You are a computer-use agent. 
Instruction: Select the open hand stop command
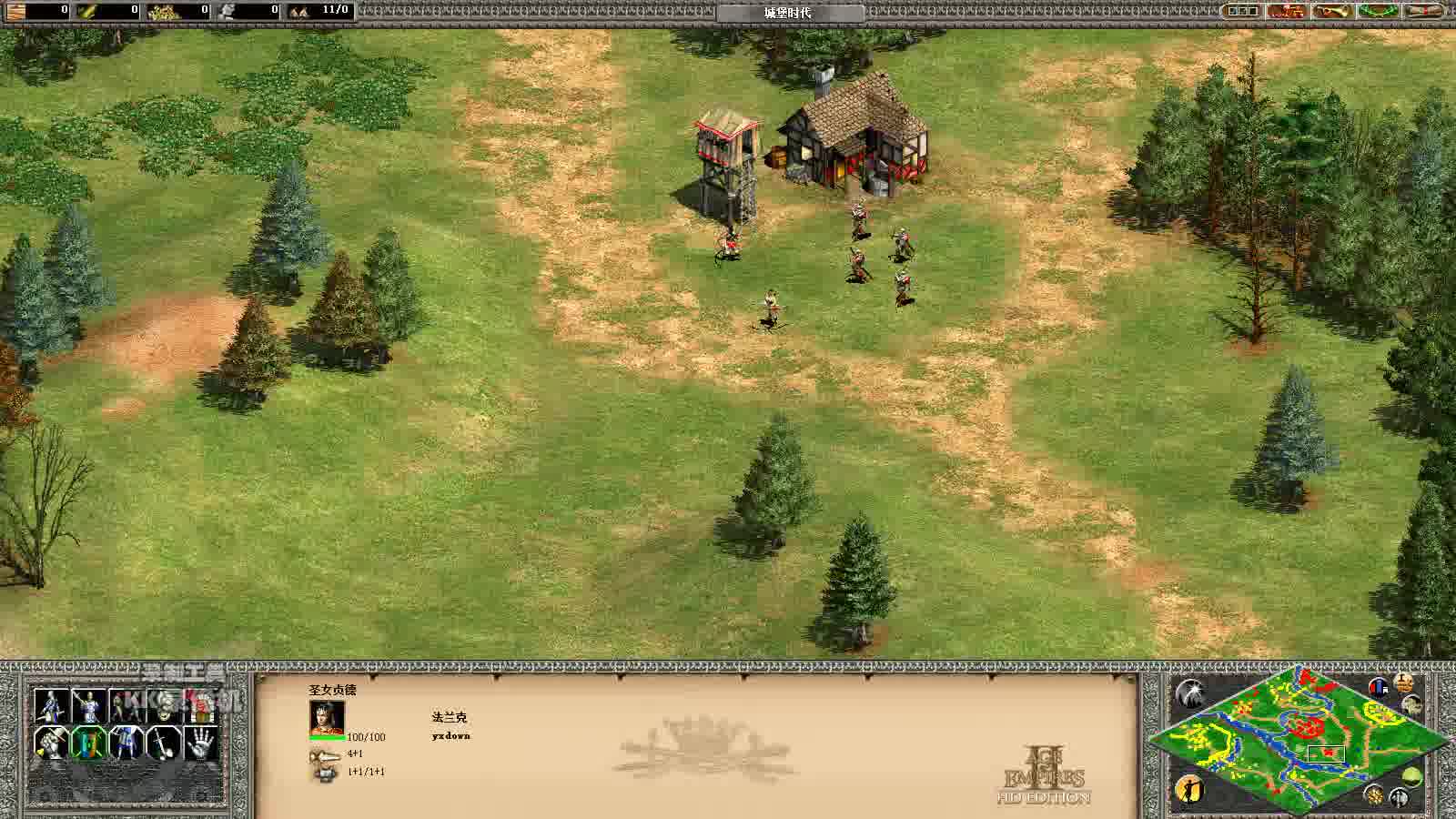click(201, 743)
